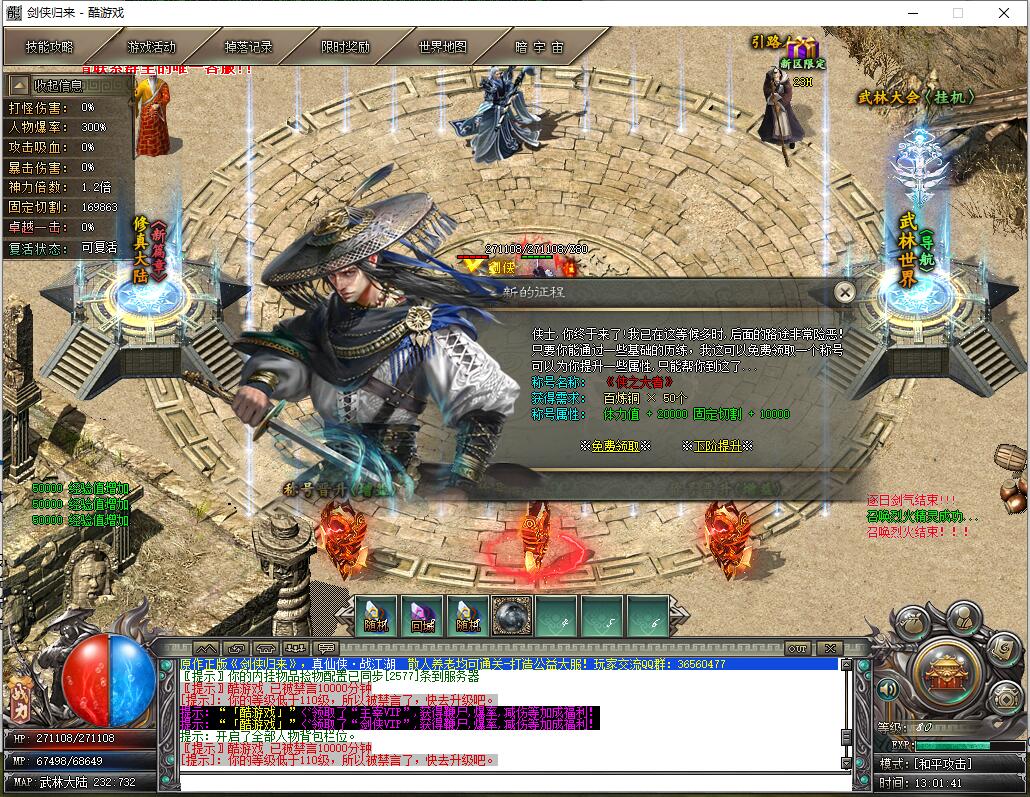Claim the title via 免费领取
This screenshot has height=797, width=1030.
coord(615,446)
